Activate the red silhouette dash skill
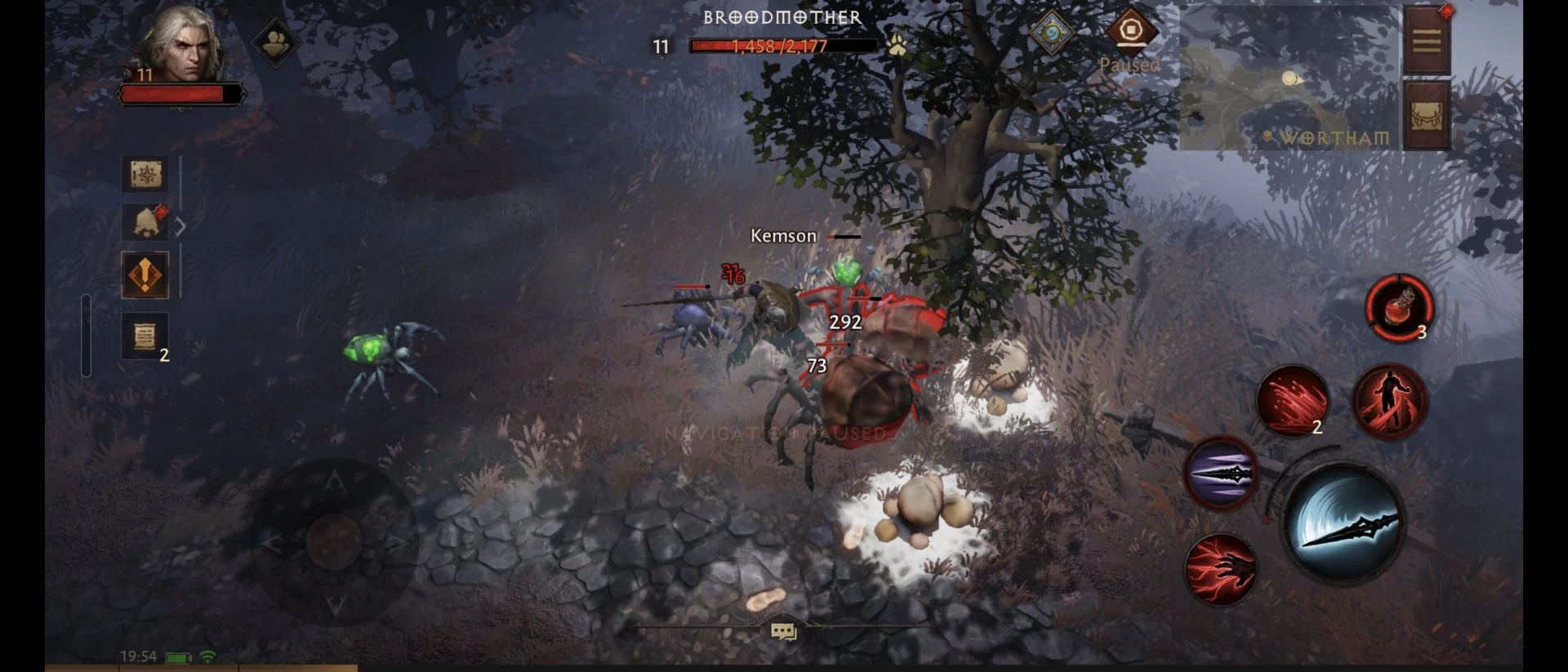Image resolution: width=1568 pixels, height=672 pixels. [1390, 401]
